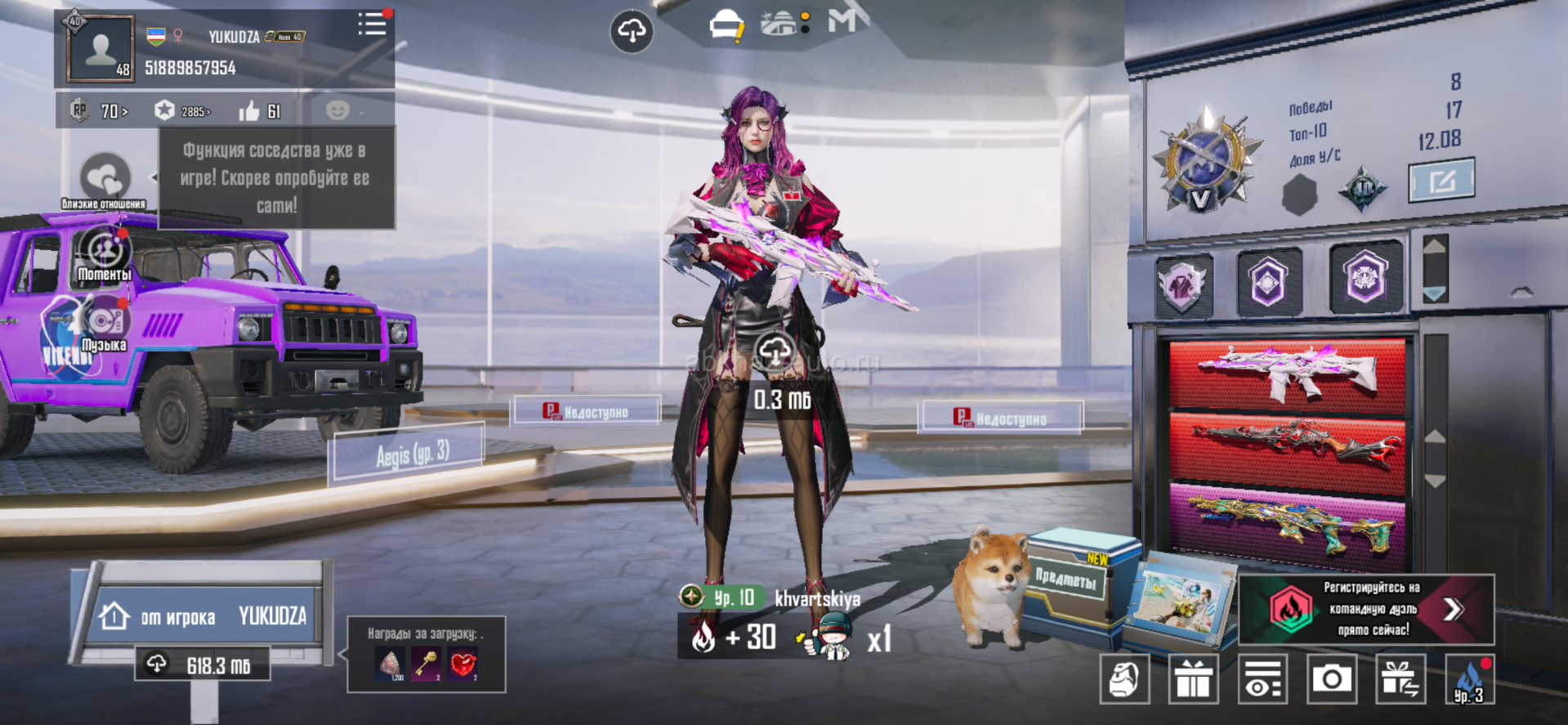This screenshot has width=1568, height=725.
Task: Open the camera screenshot button
Action: (1331, 678)
